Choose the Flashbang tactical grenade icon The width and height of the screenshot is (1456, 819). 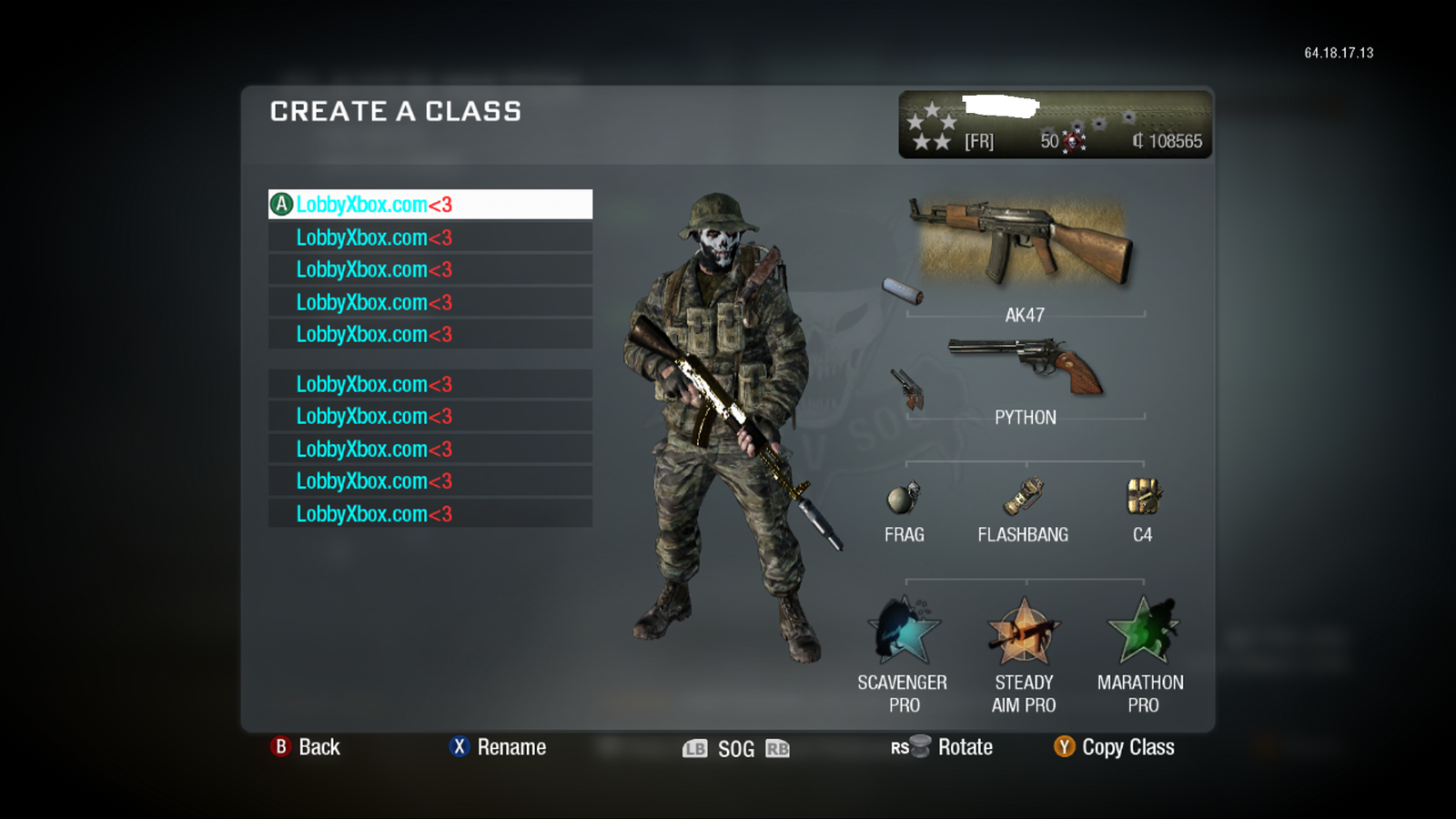[1023, 496]
